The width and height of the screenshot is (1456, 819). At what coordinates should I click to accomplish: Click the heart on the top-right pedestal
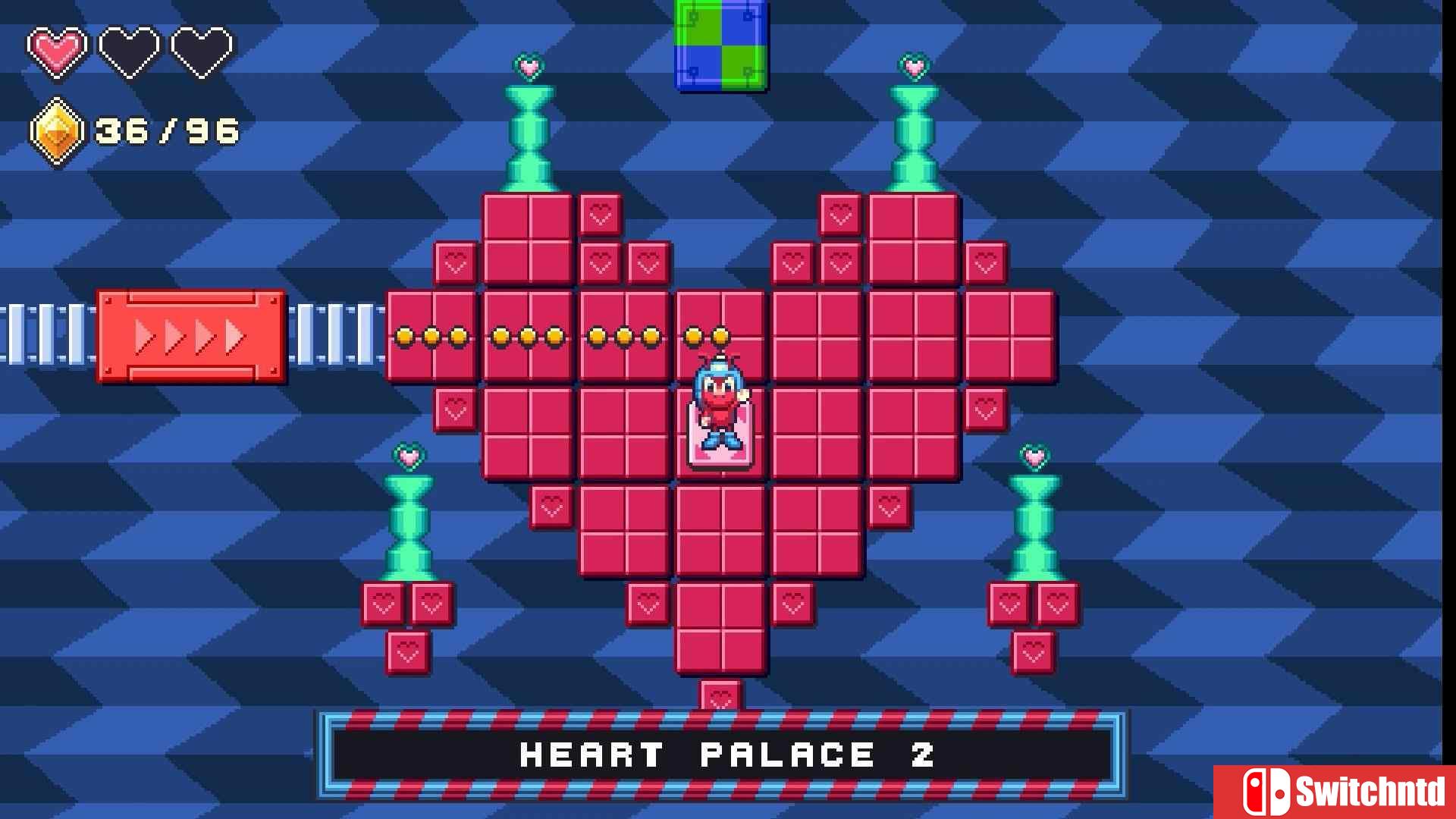[915, 67]
